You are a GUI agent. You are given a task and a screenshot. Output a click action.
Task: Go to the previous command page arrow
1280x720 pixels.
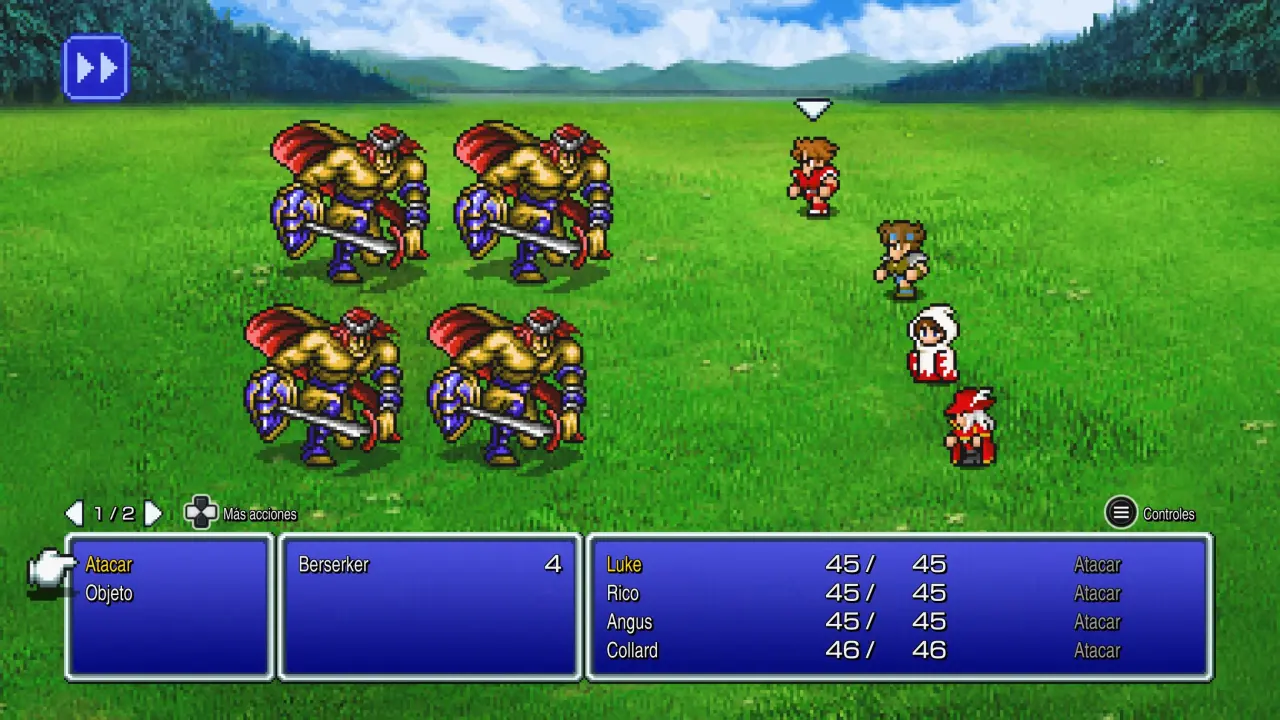point(74,514)
